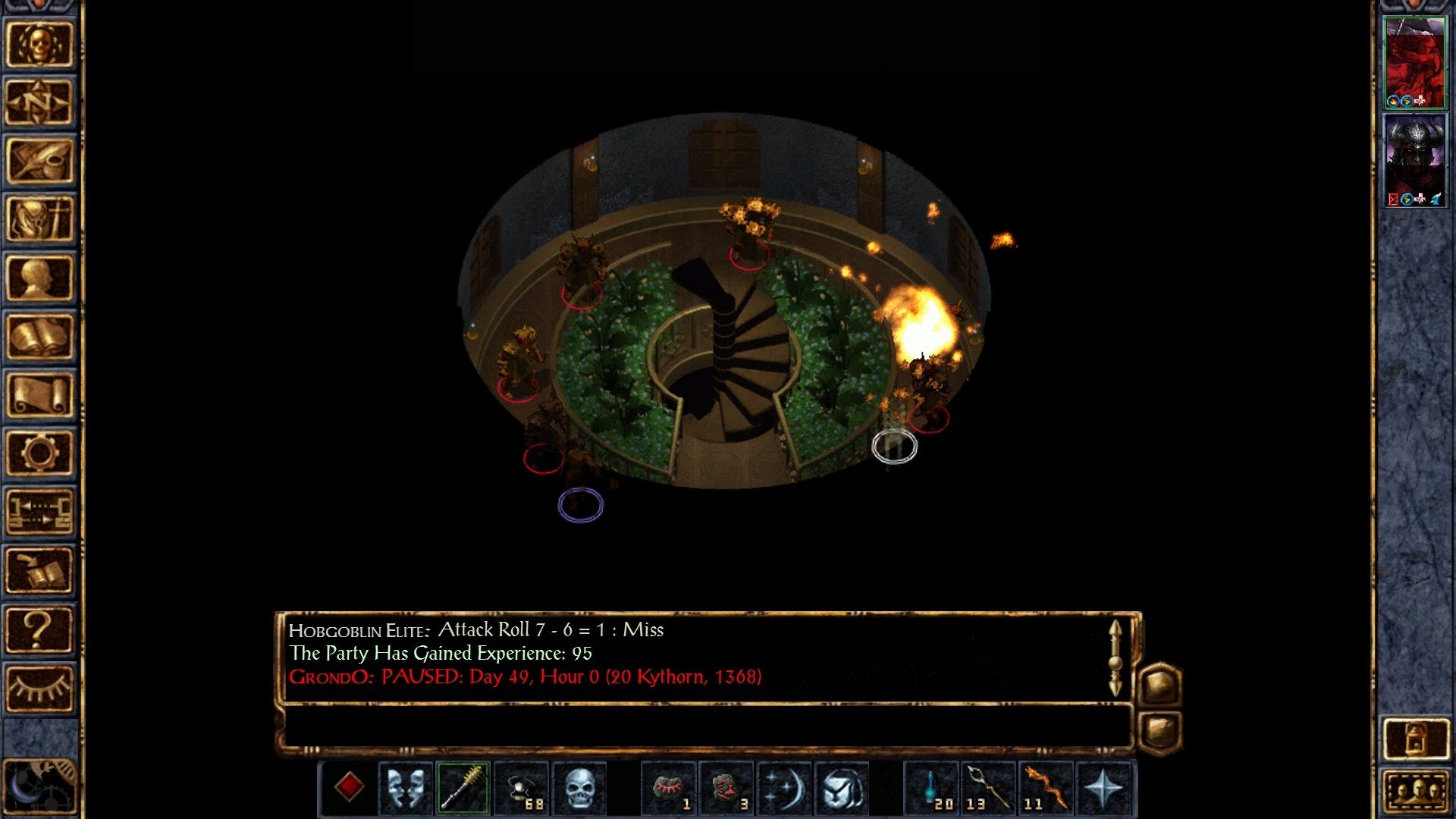
Task: Activate the skull ability on the action bar
Action: coord(579,786)
